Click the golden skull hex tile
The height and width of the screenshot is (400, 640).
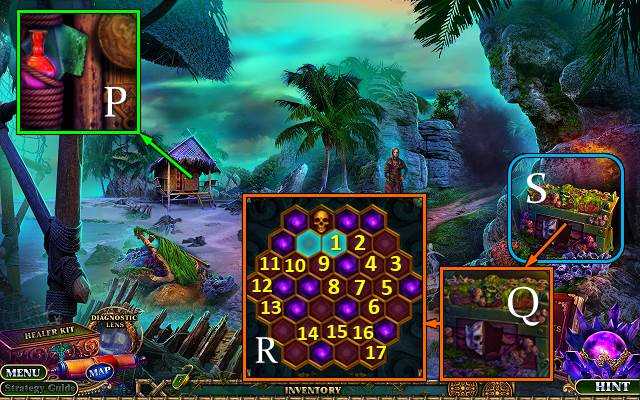coord(320,220)
